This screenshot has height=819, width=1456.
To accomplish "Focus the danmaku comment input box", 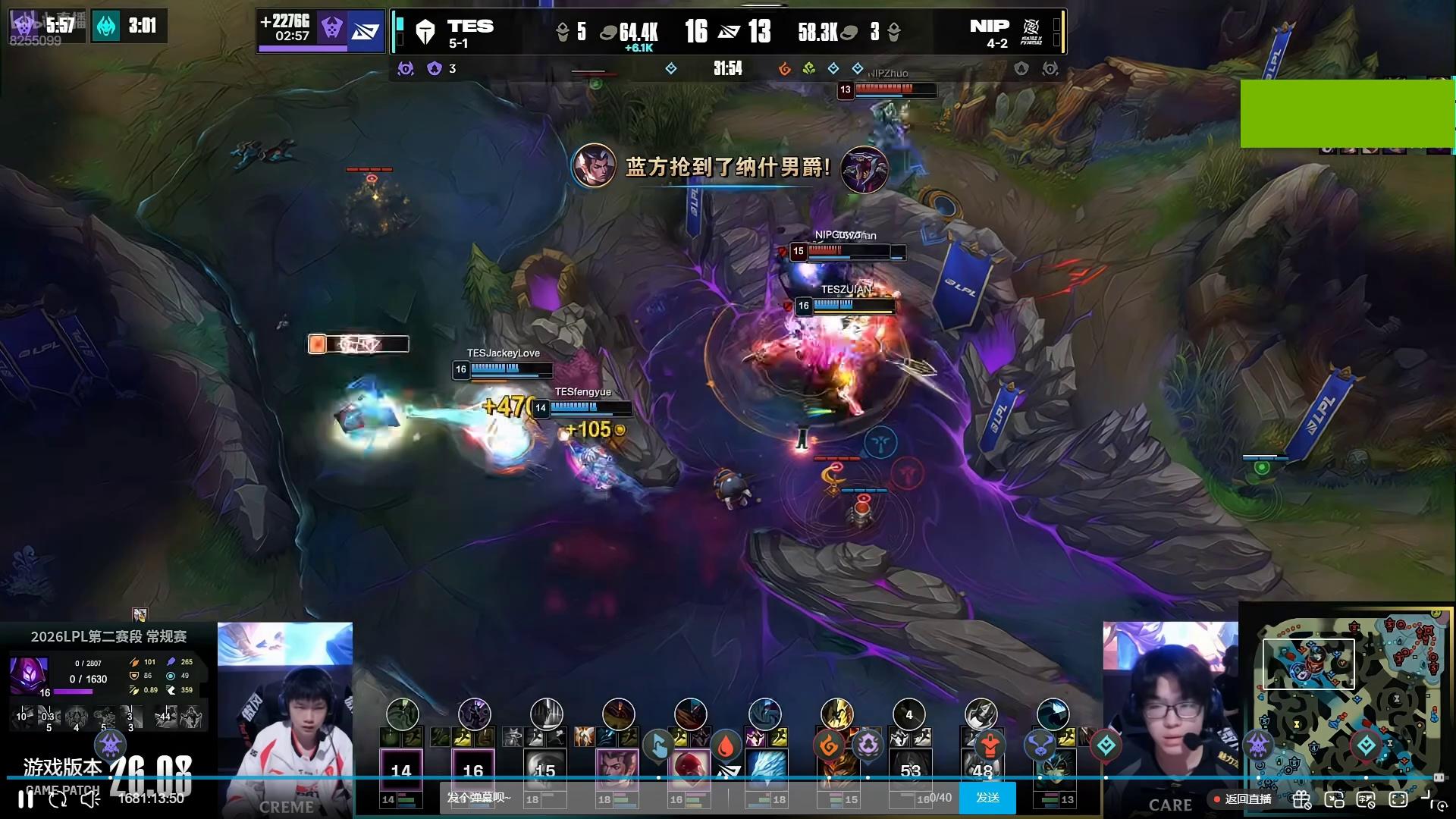I will [x=682, y=798].
